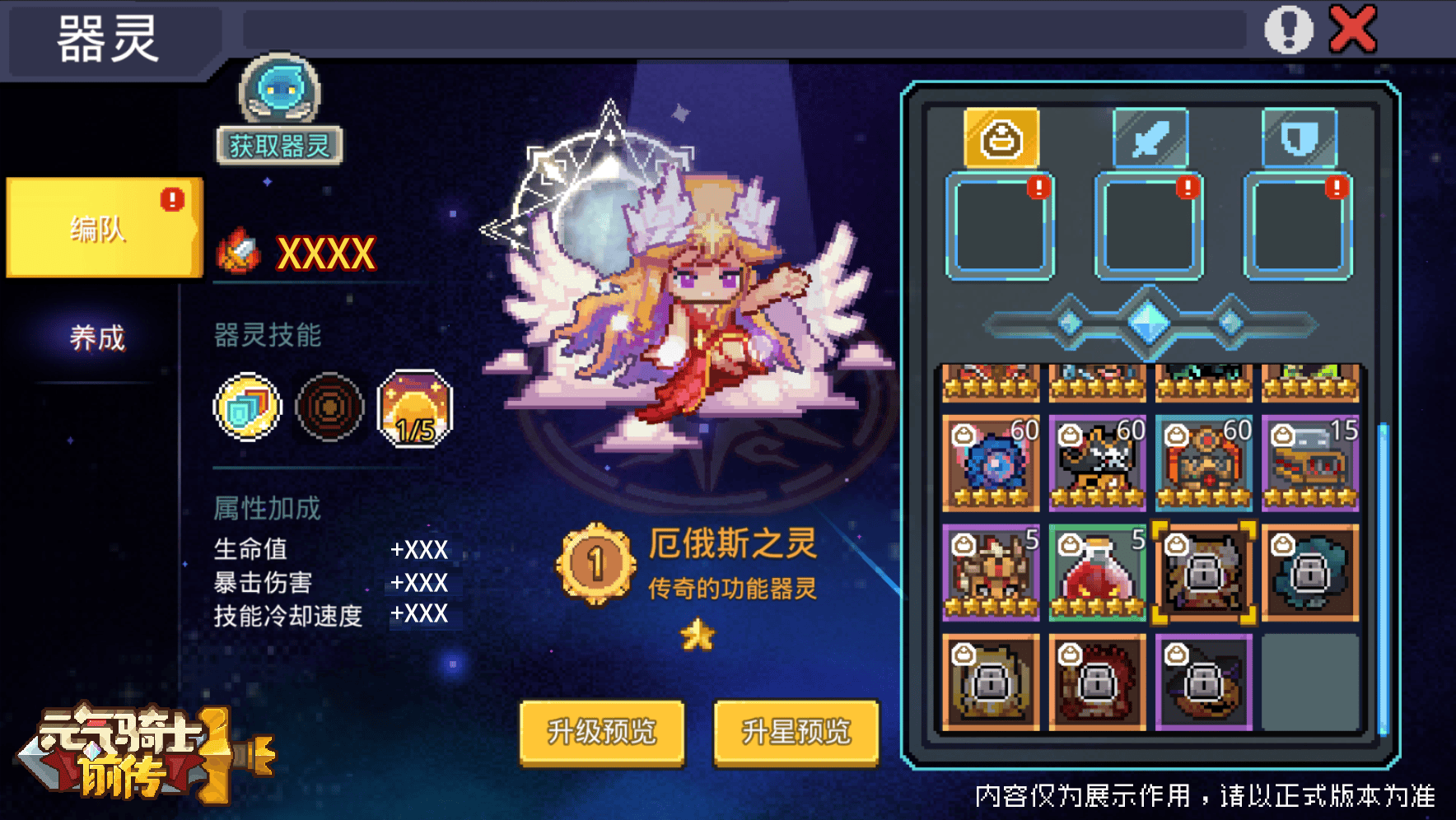
Task: Click the star below the spirit name
Action: (x=696, y=633)
